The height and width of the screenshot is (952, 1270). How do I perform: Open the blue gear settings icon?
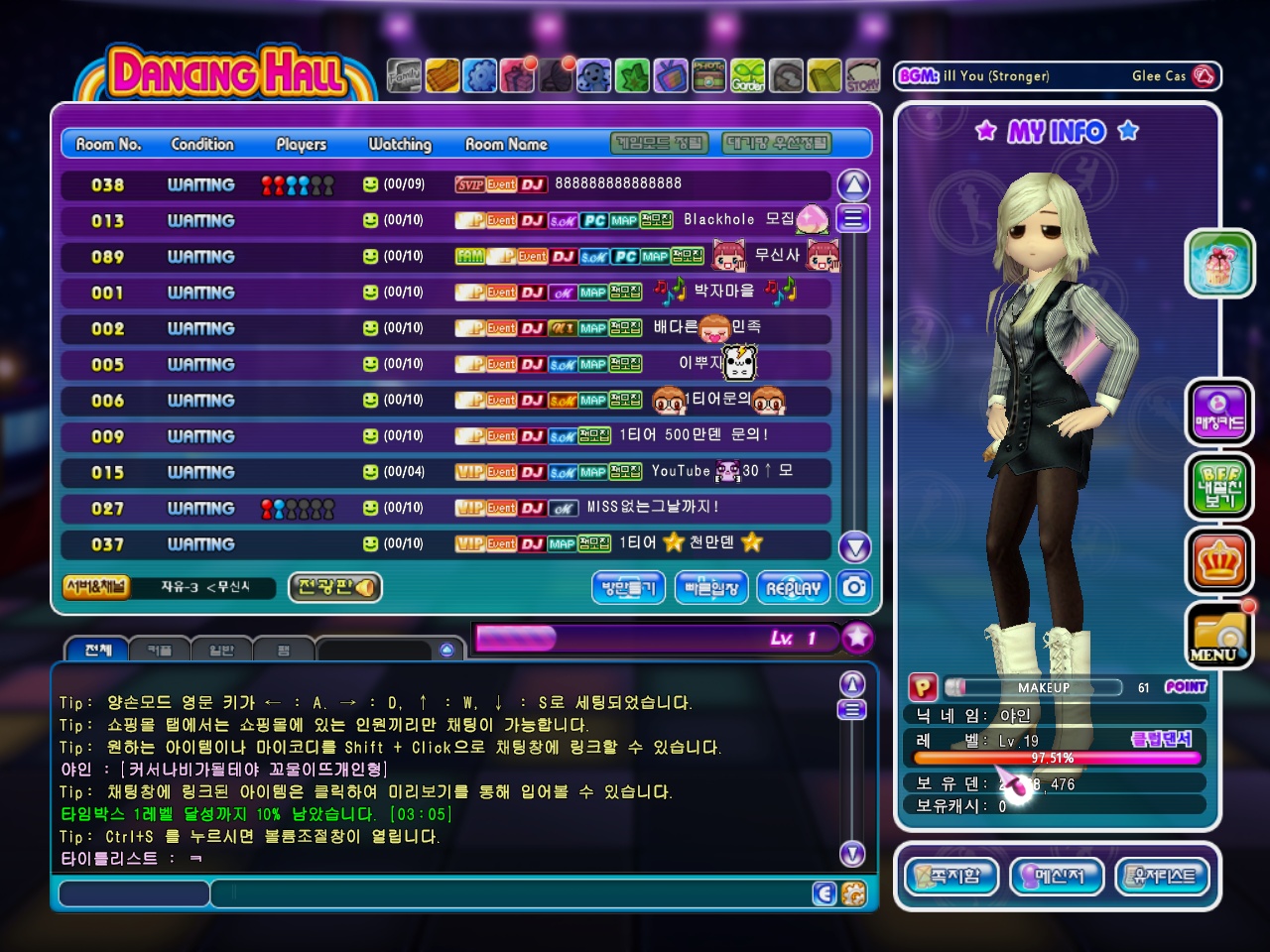tap(480, 75)
